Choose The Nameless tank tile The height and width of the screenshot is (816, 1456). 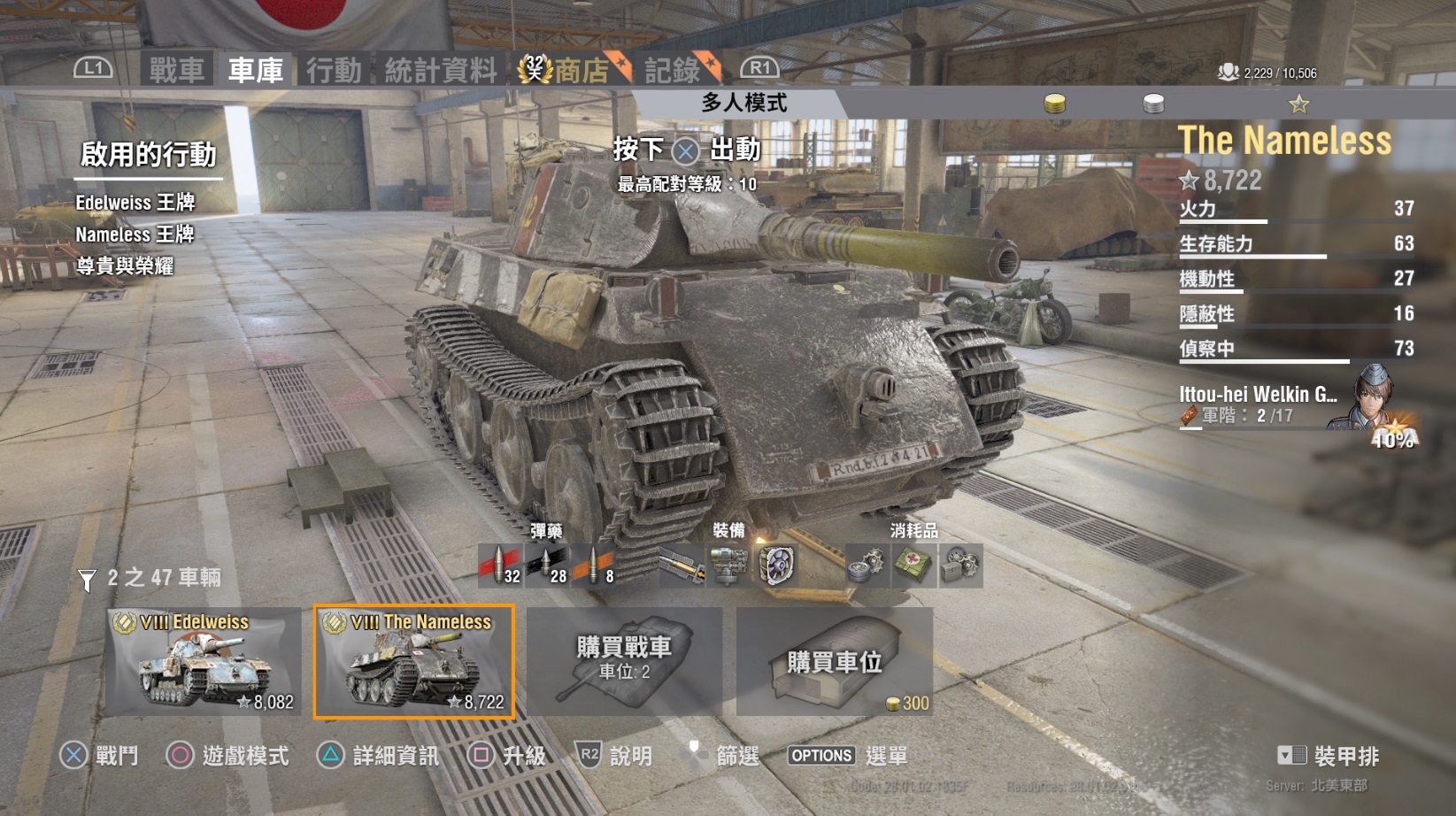[x=414, y=661]
